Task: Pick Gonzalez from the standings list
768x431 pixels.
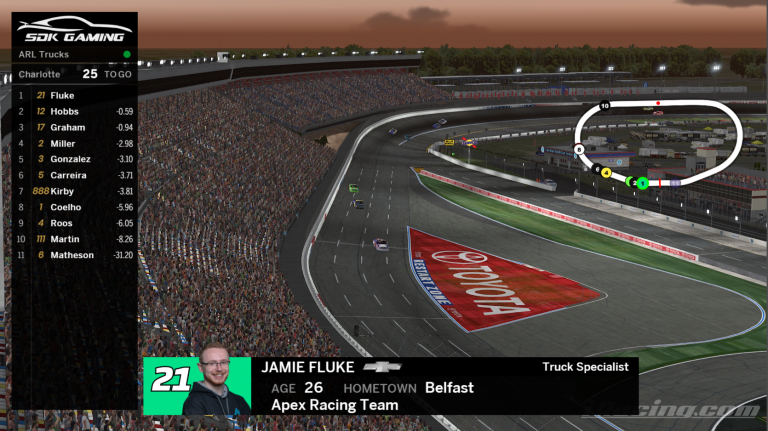Action: tap(74, 159)
